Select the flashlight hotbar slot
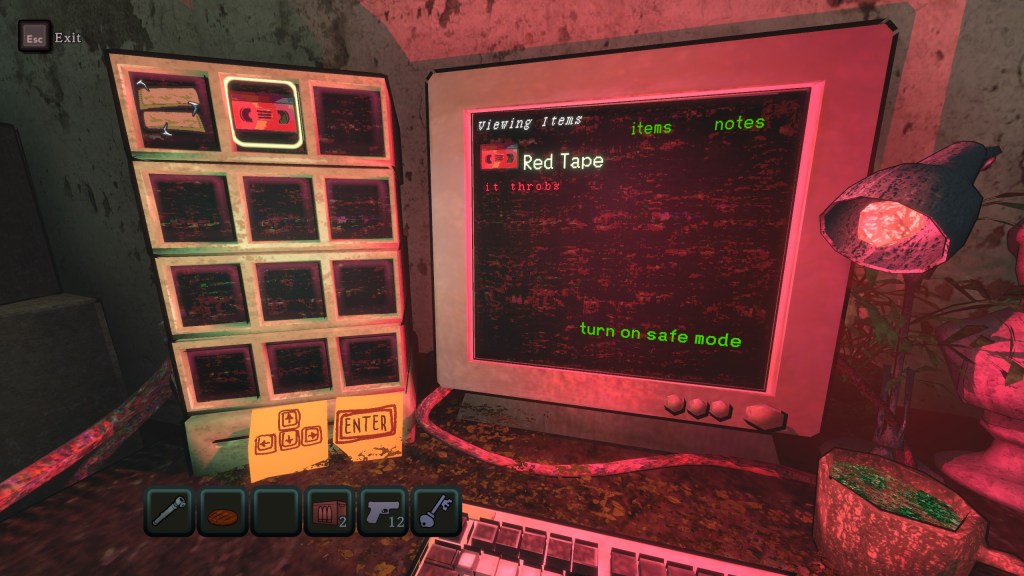 click(x=171, y=511)
